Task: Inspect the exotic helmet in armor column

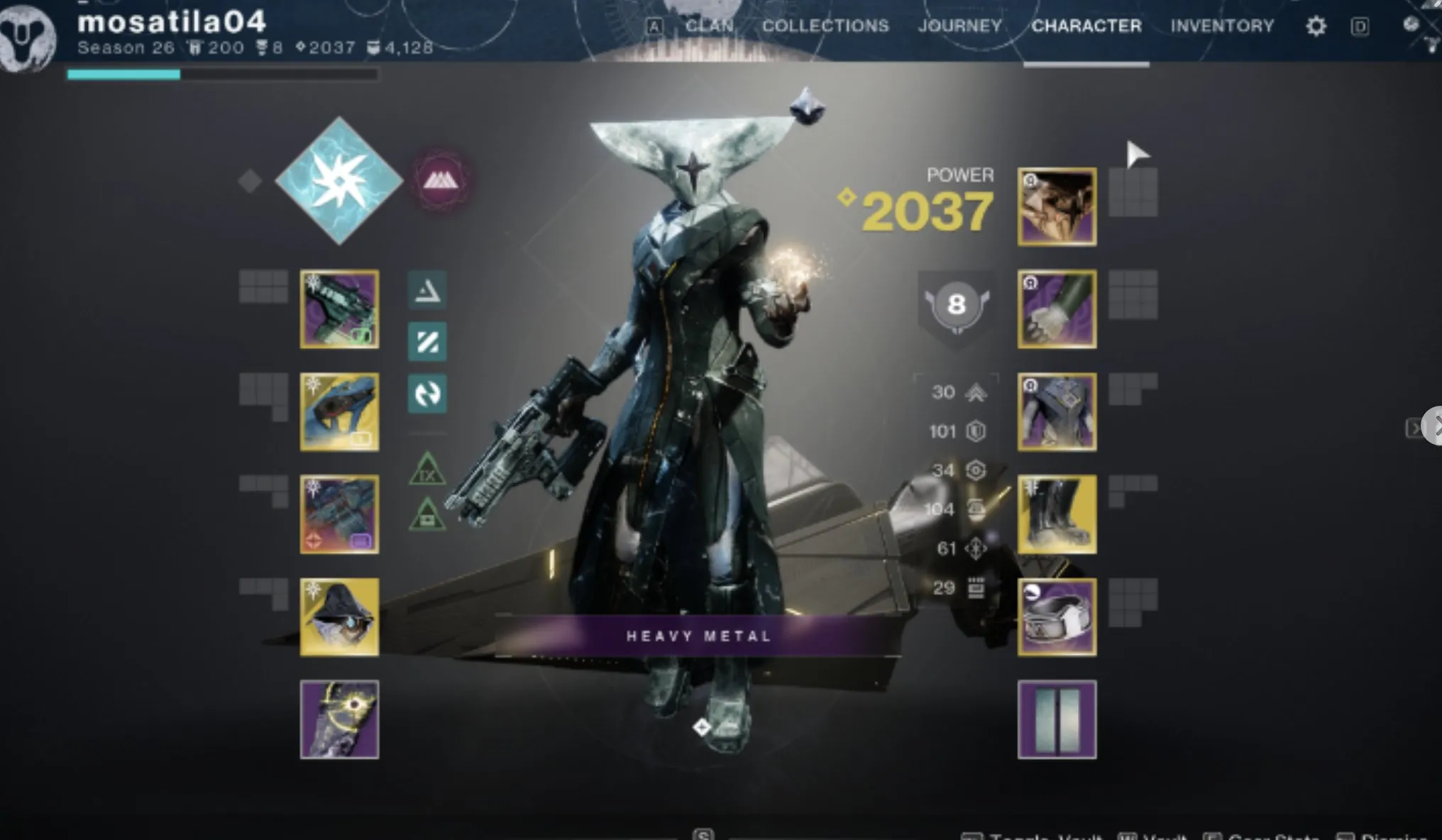Action: 1056,206
